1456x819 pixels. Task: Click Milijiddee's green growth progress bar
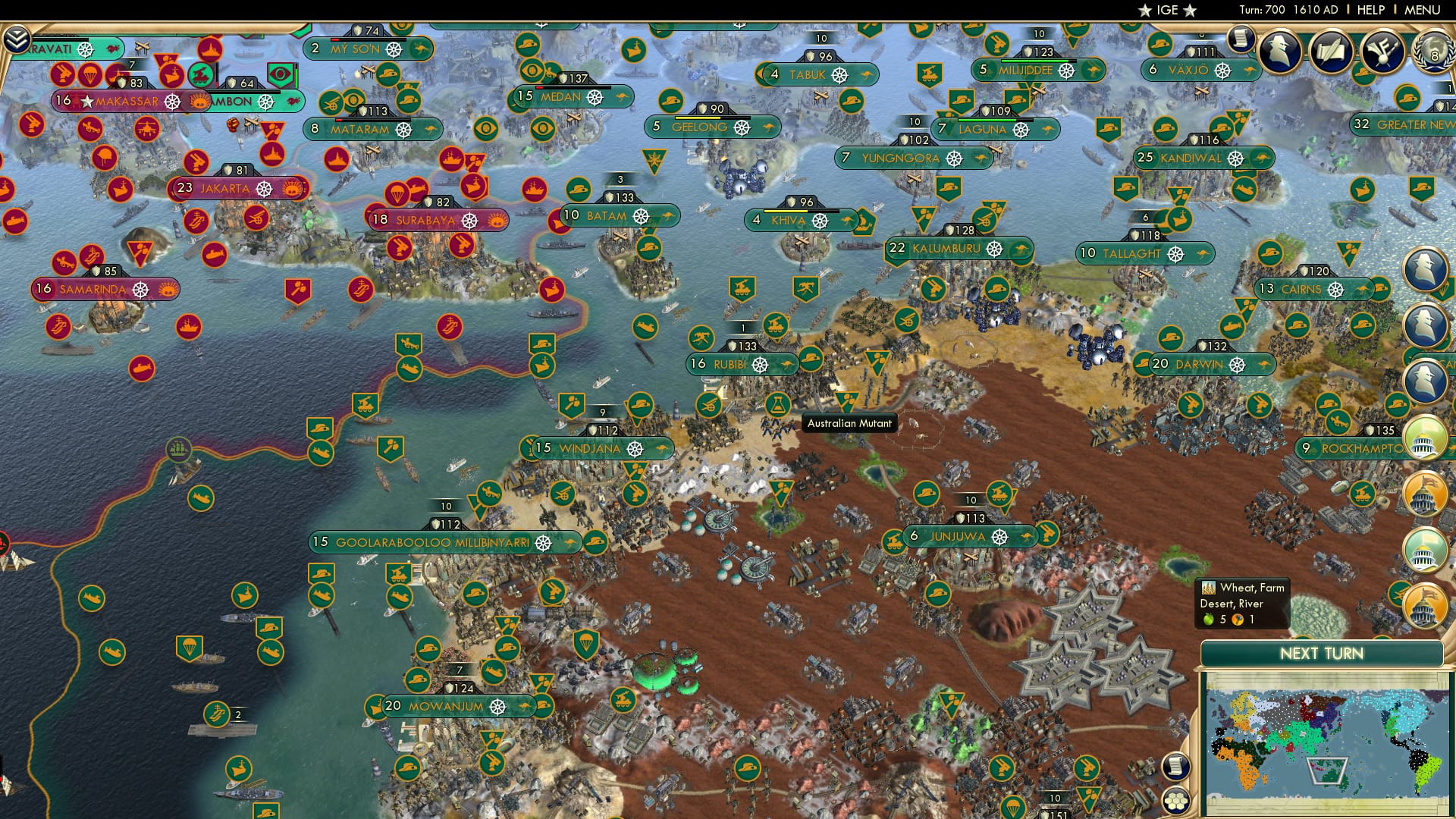[1039, 61]
